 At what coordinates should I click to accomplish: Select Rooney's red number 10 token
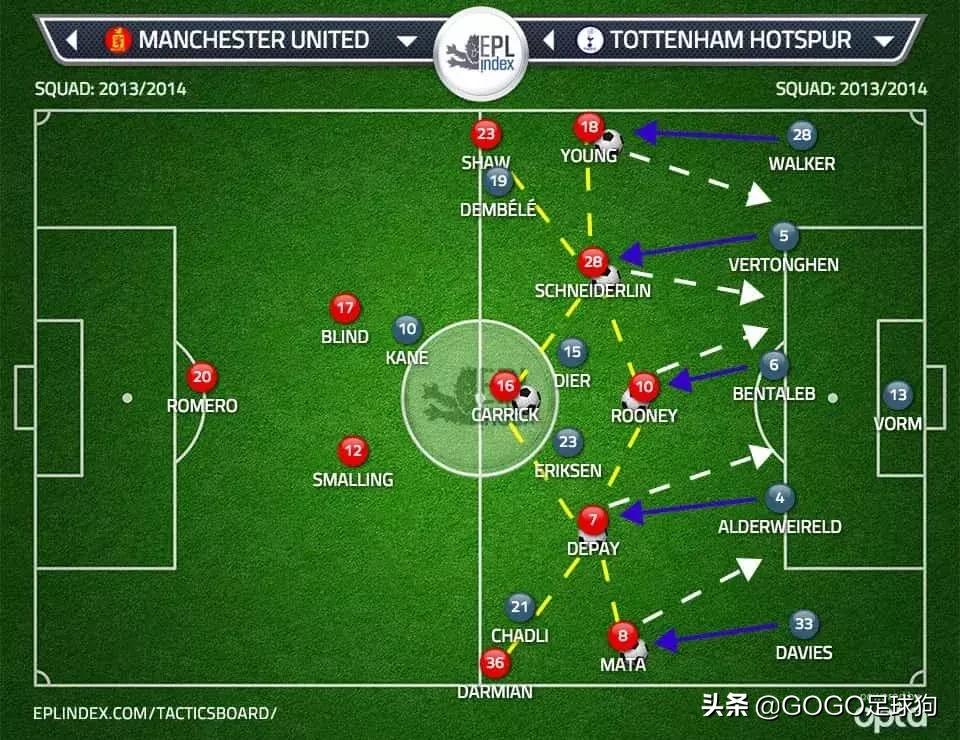644,386
